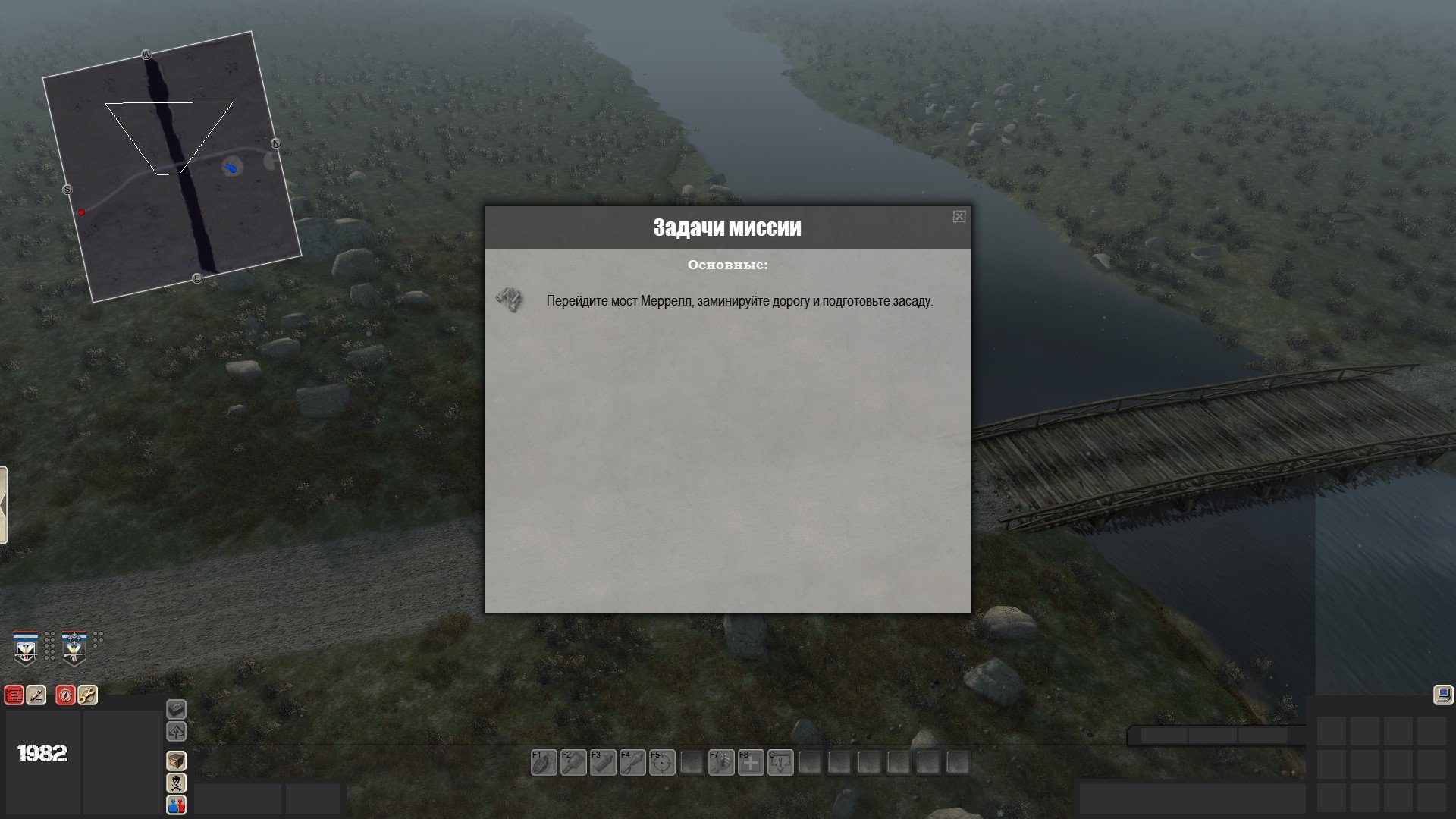
Task: Open the red mission objectives list icon
Action: pyautogui.click(x=14, y=695)
